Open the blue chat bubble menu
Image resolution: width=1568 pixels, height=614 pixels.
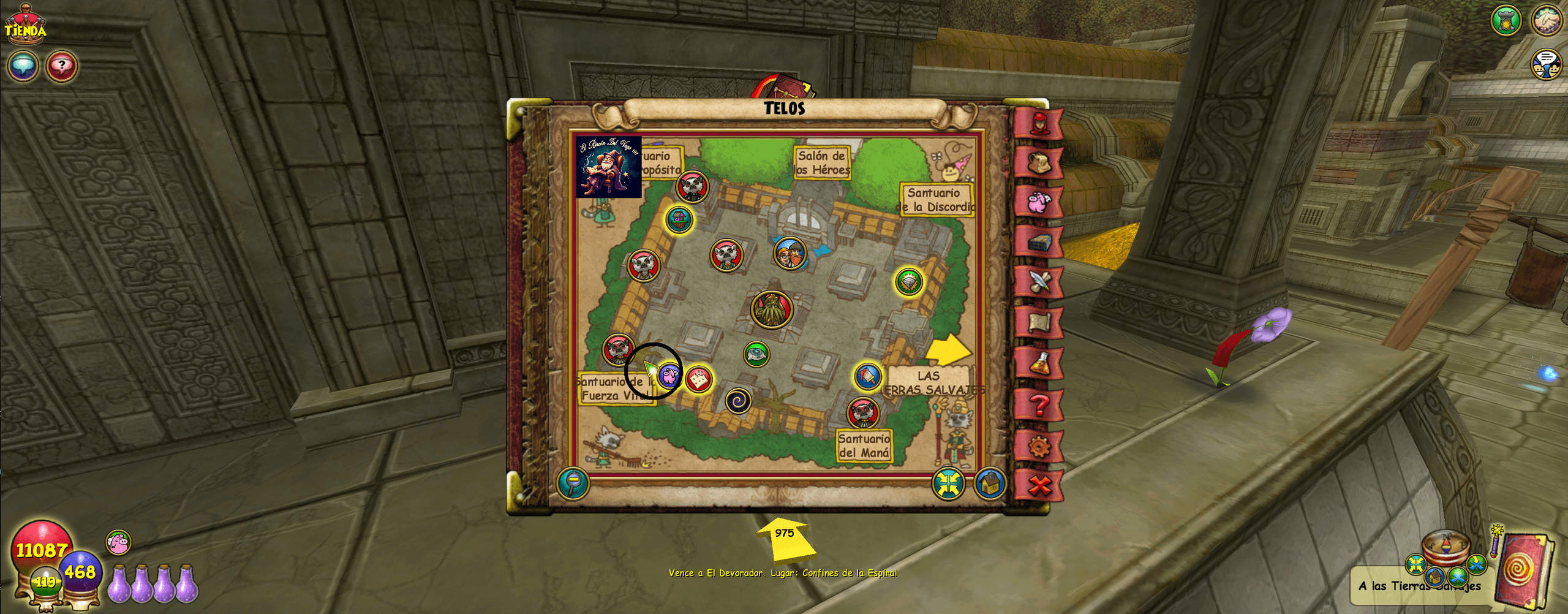[23, 66]
